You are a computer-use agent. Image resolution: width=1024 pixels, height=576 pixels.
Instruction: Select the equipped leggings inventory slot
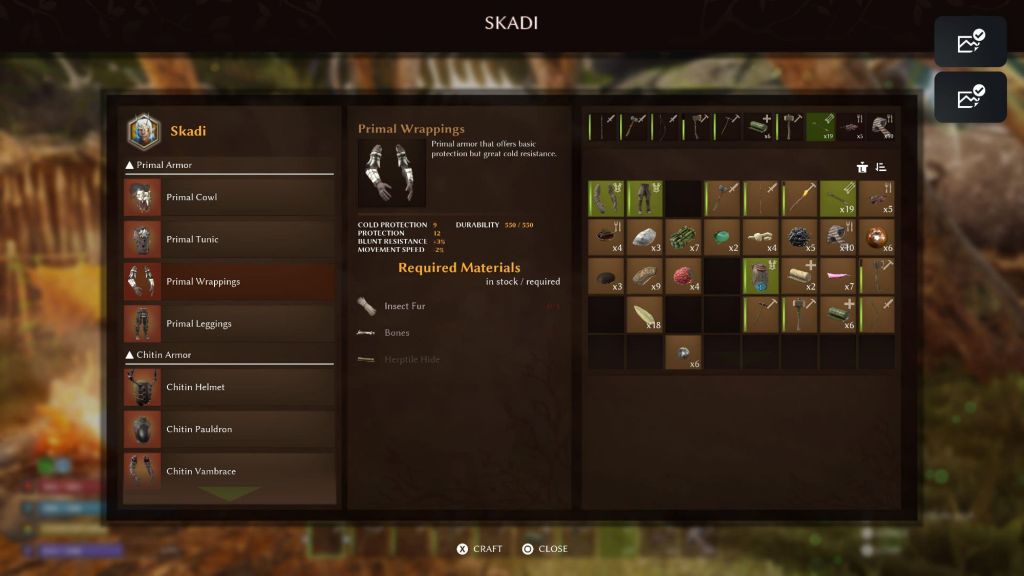pyautogui.click(x=645, y=198)
